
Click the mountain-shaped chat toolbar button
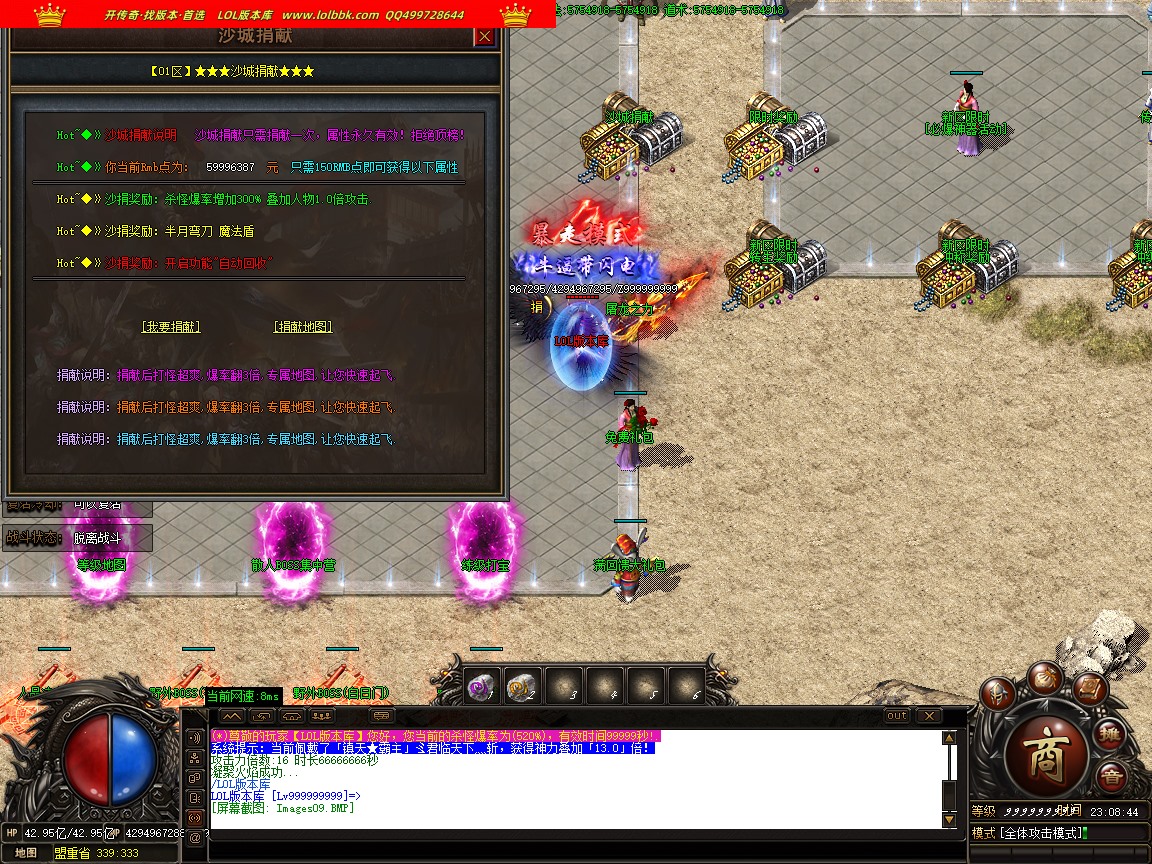[232, 716]
